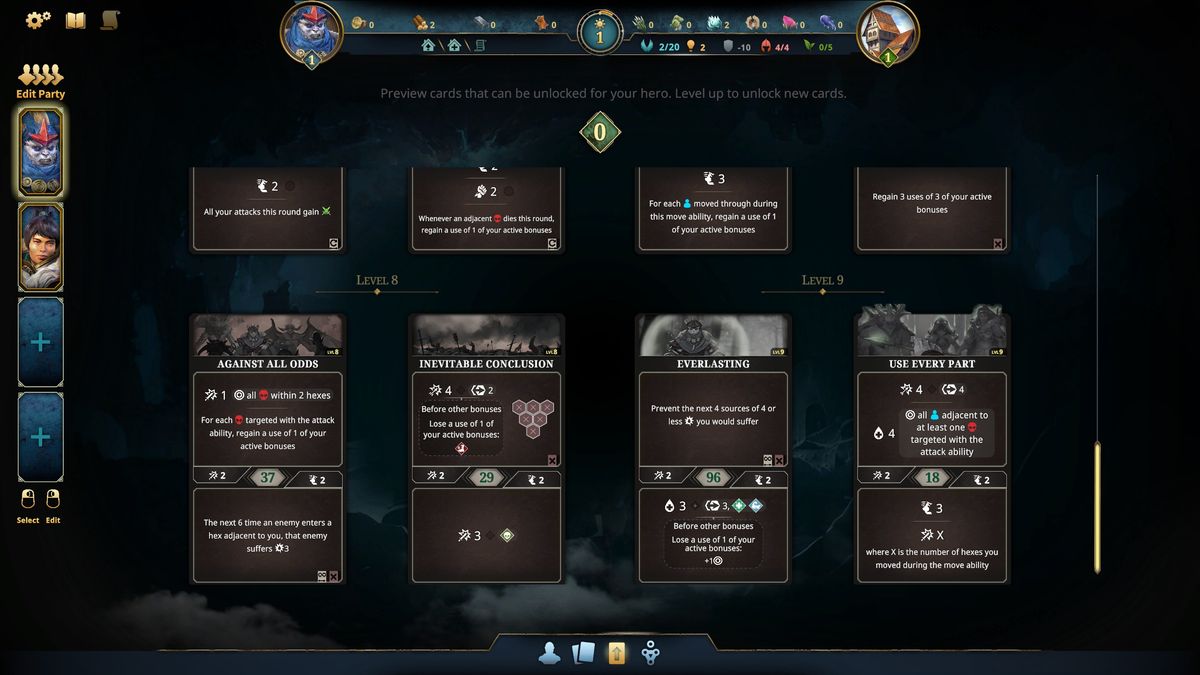Screen dimensions: 1200x675
Task: Switch to the cards deck tab
Action: [583, 654]
